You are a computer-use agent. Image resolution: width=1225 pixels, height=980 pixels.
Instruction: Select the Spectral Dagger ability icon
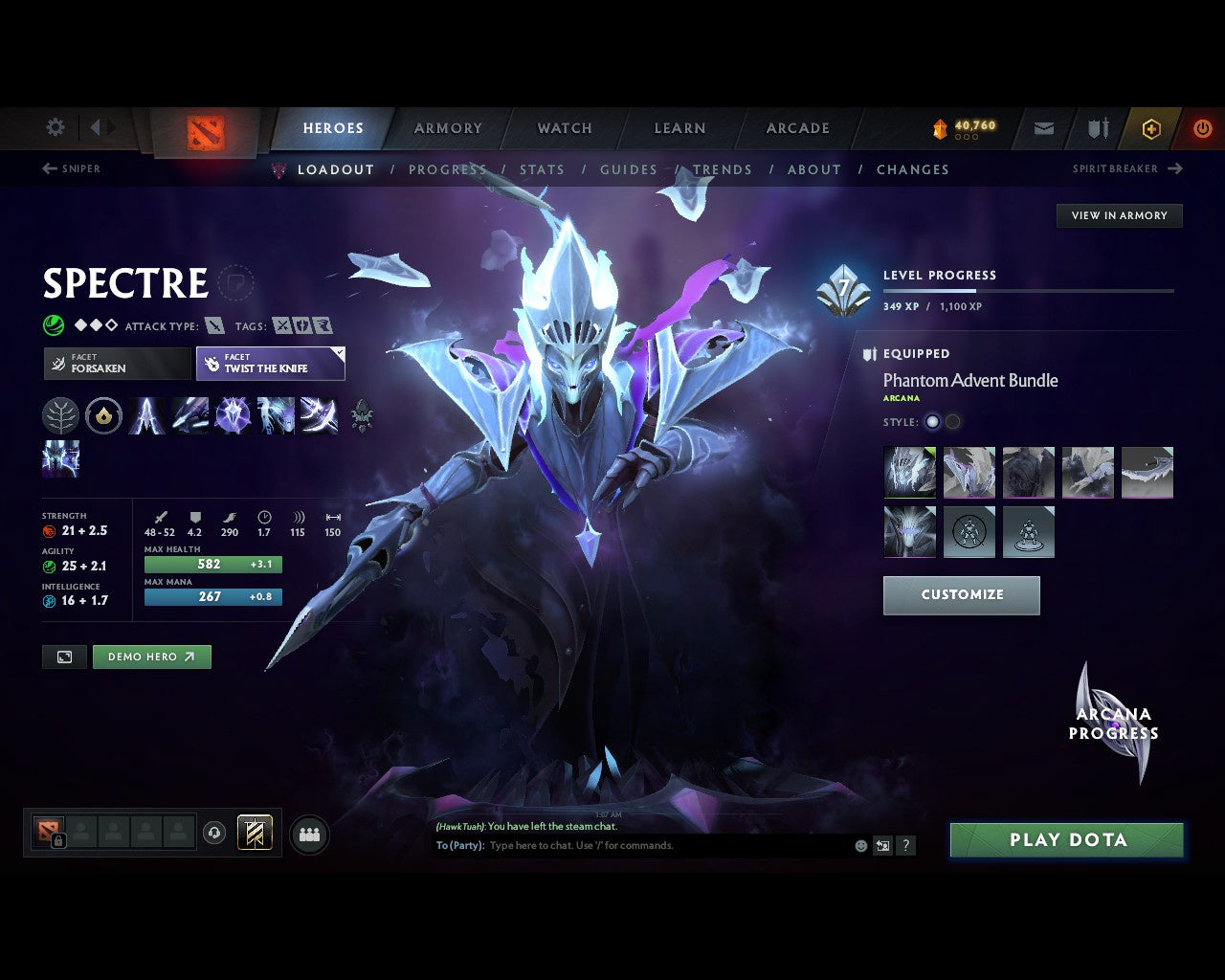(146, 415)
